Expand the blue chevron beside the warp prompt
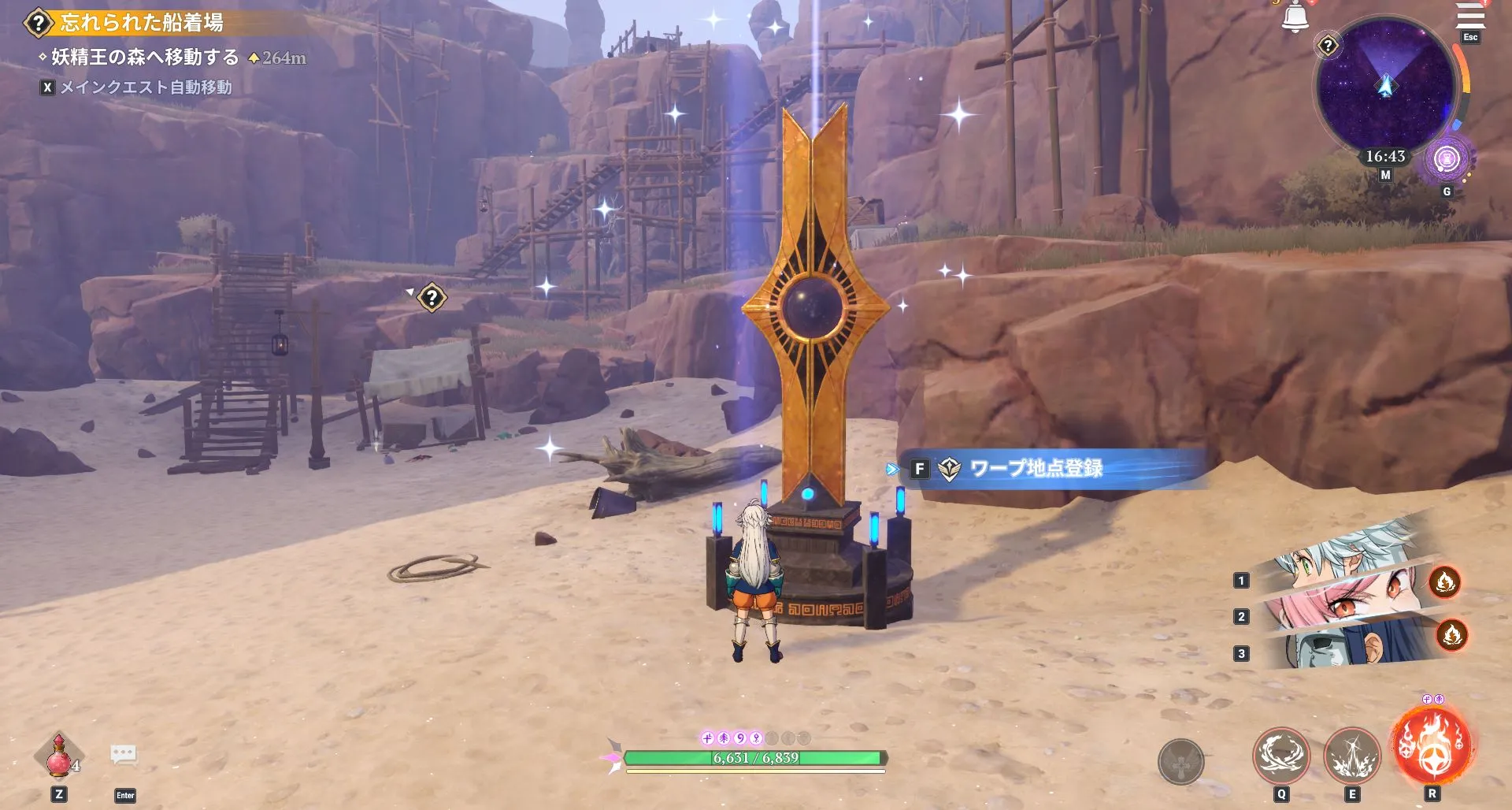 point(892,467)
